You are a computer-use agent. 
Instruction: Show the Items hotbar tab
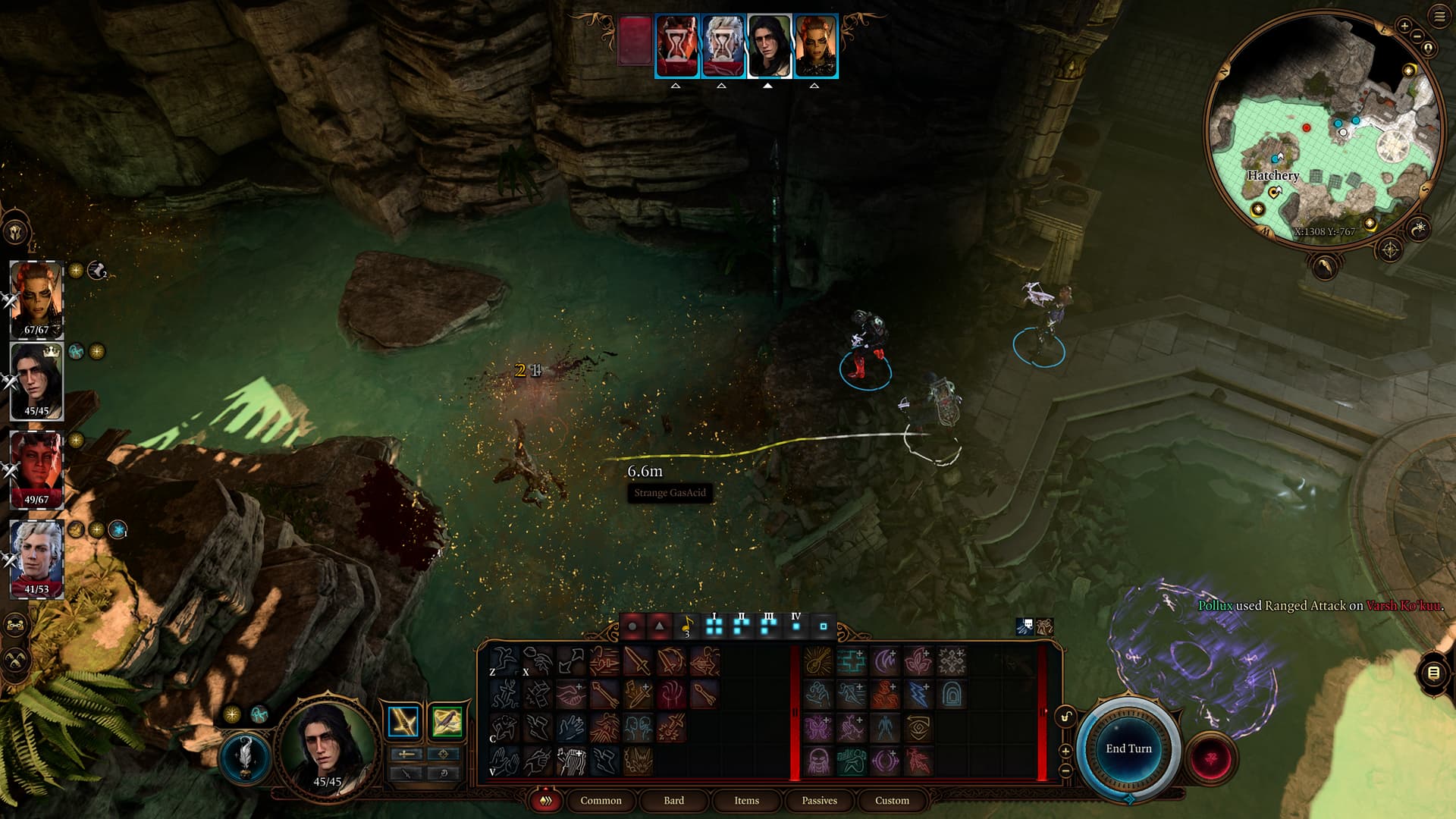pos(746,800)
